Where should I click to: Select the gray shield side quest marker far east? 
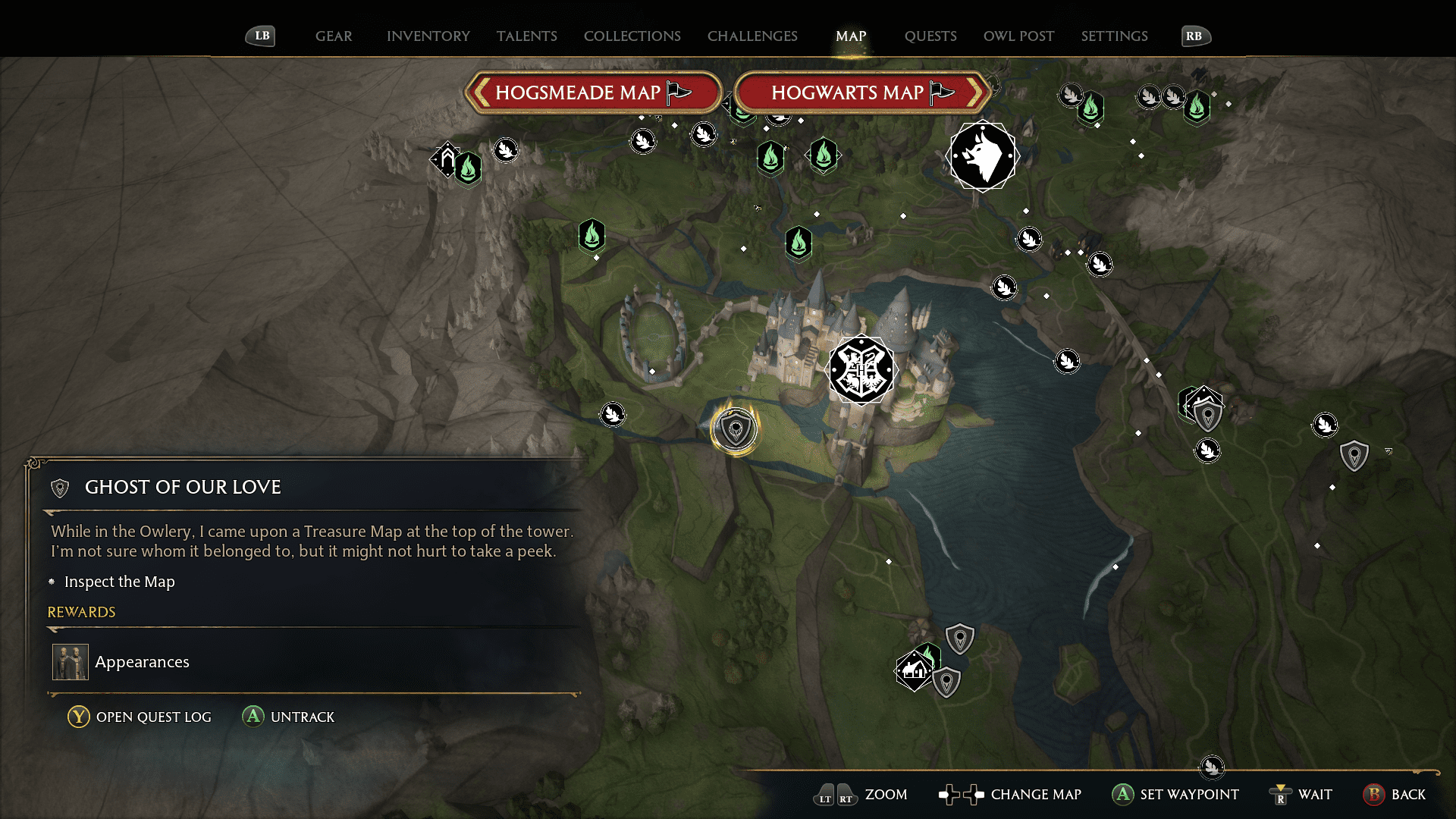click(x=1354, y=455)
